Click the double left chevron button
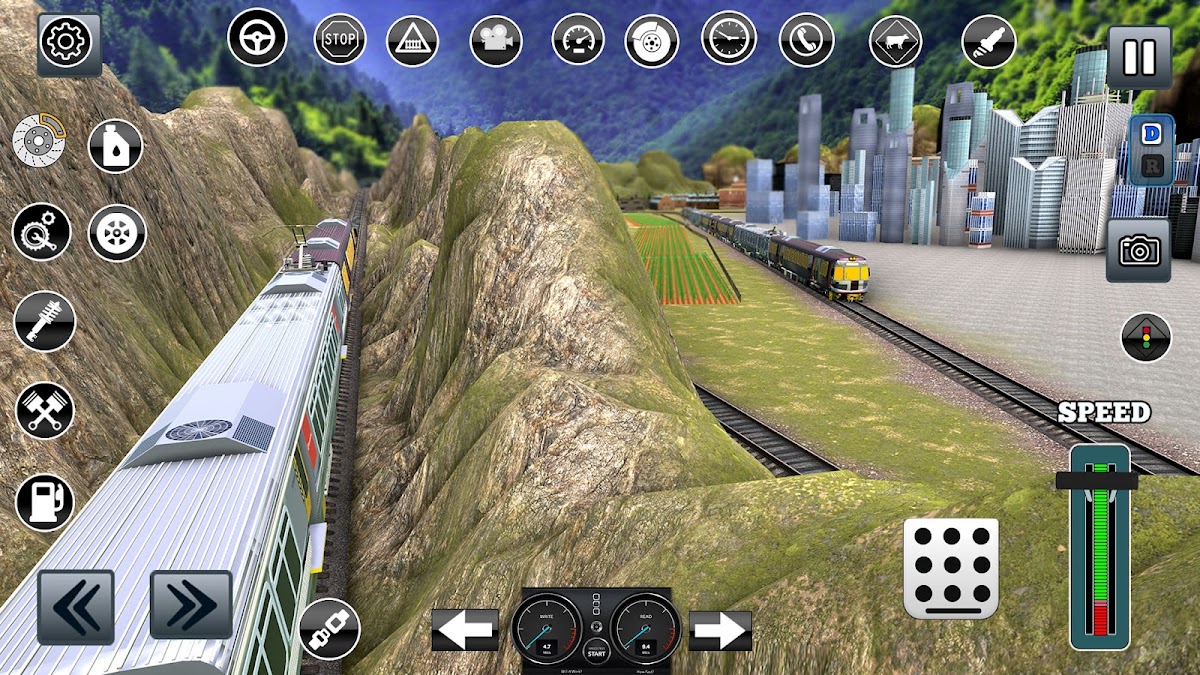This screenshot has width=1200, height=675. (x=76, y=606)
